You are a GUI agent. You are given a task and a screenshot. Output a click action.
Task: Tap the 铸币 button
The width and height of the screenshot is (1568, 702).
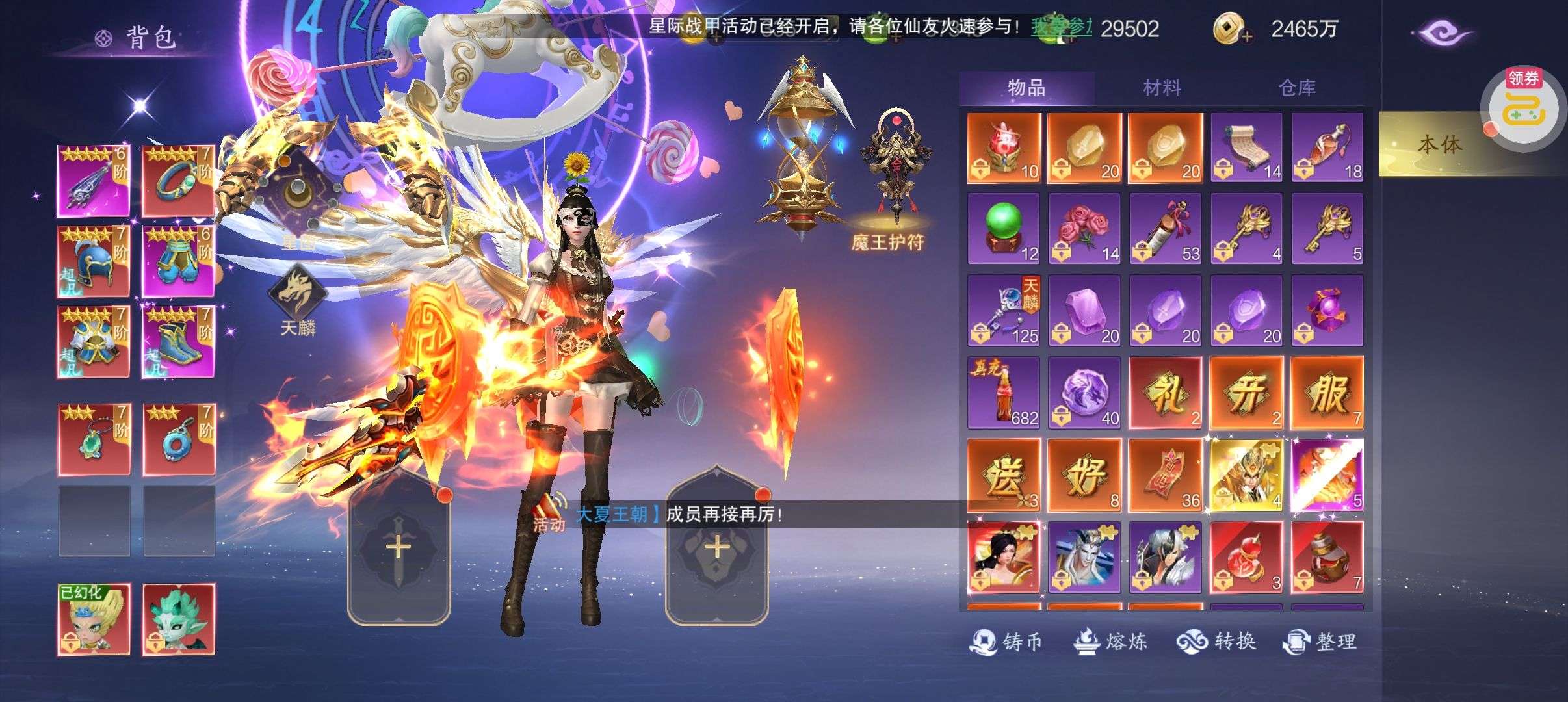coord(1006,642)
